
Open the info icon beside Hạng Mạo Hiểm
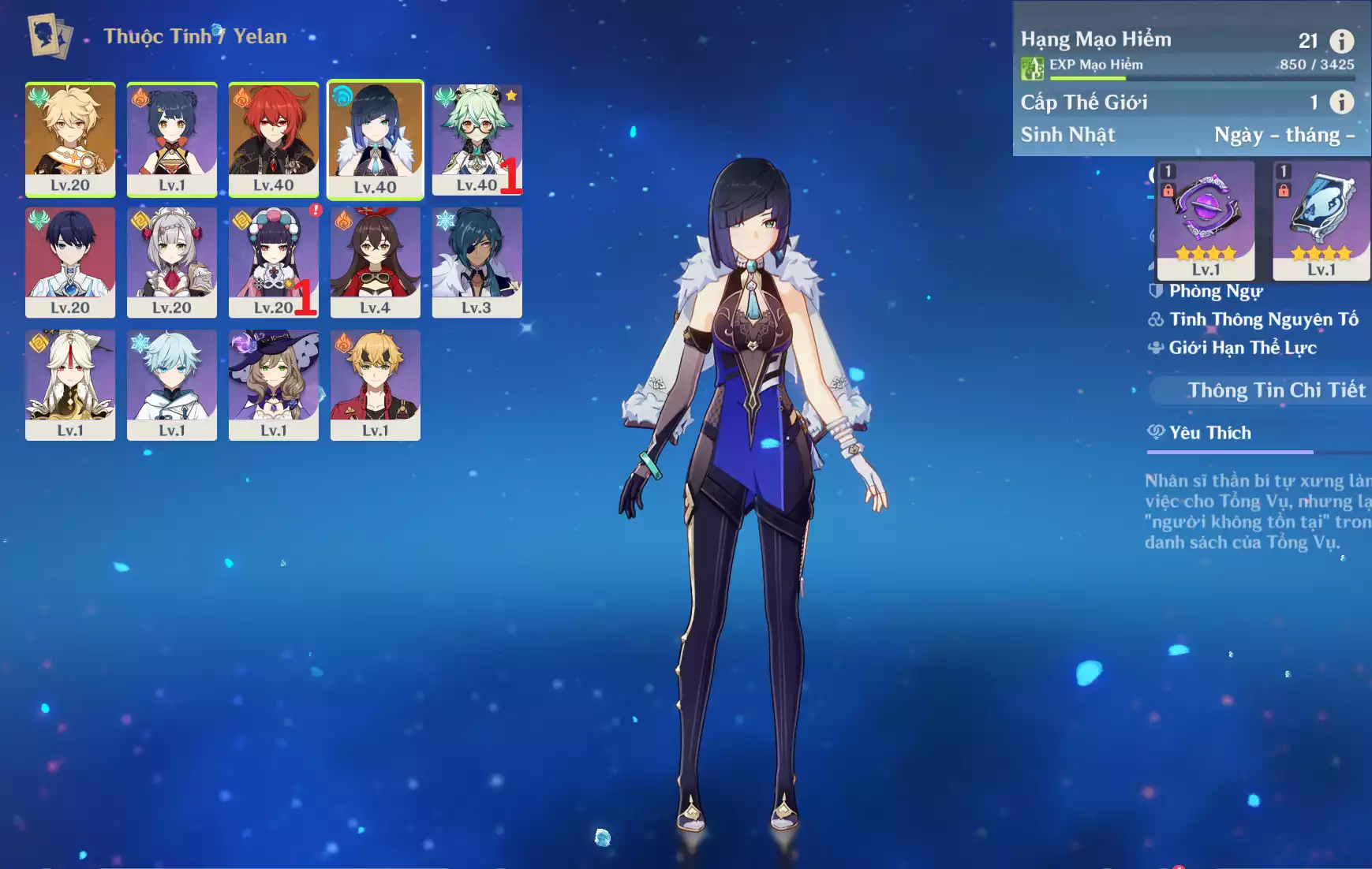[x=1341, y=40]
